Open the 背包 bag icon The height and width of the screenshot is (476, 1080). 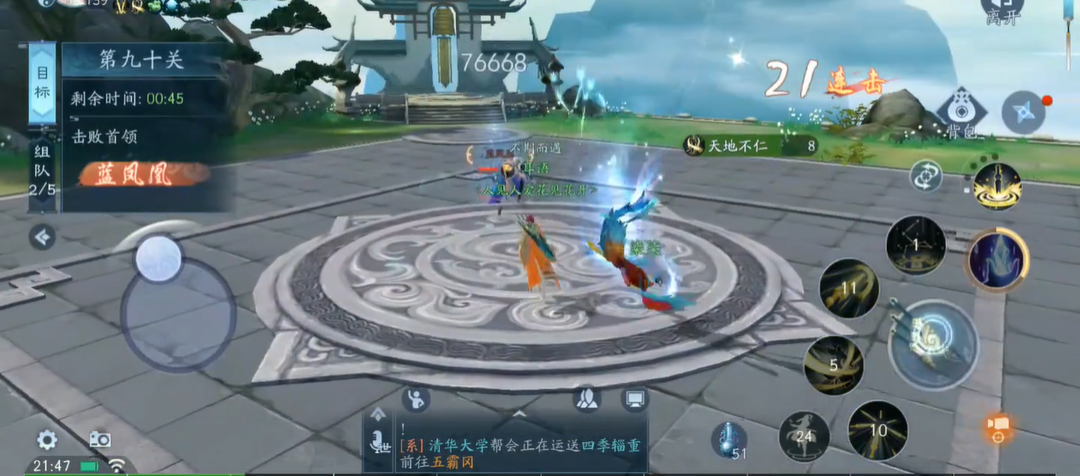coord(962,110)
